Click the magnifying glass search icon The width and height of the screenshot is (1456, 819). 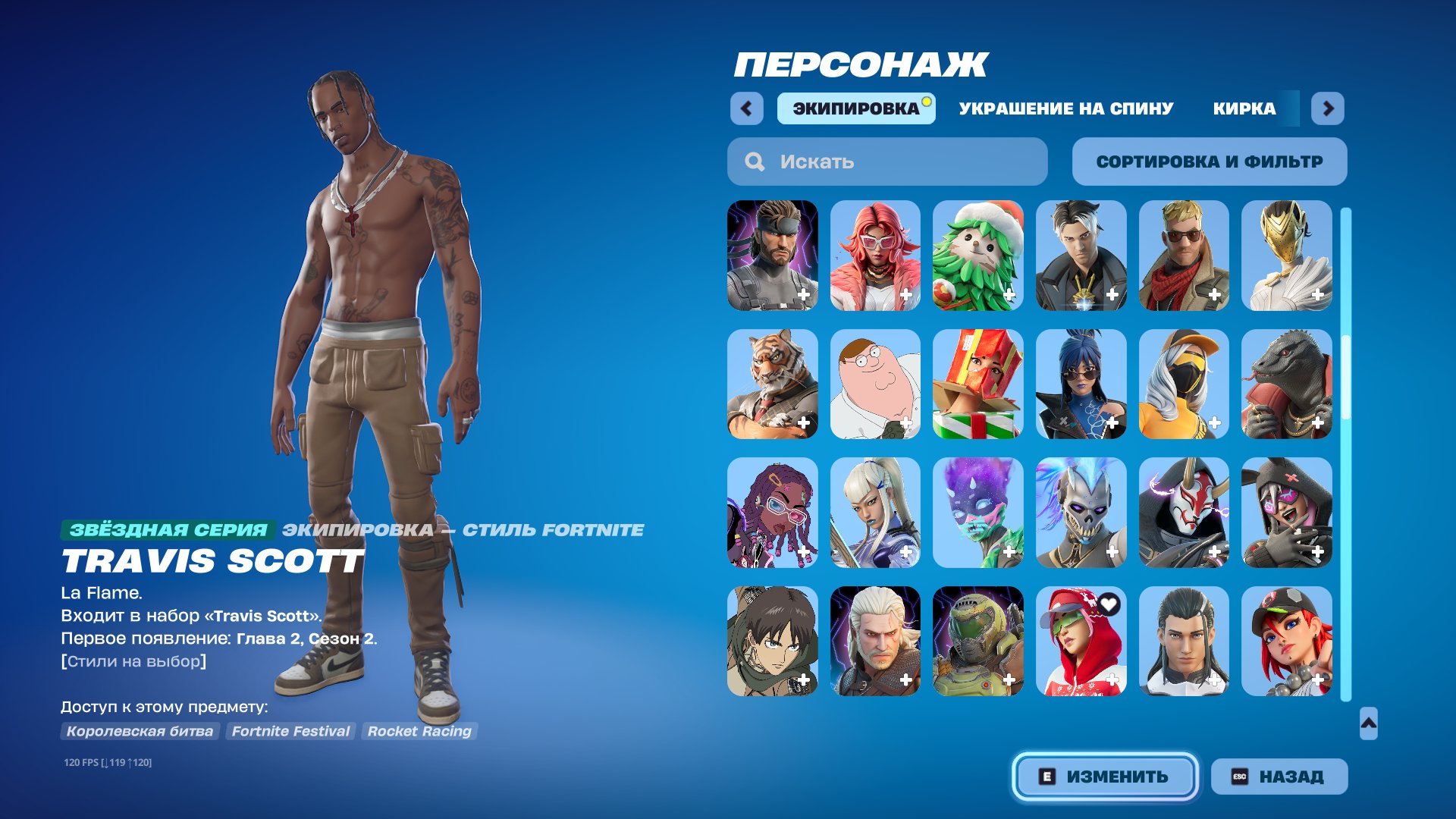point(753,162)
